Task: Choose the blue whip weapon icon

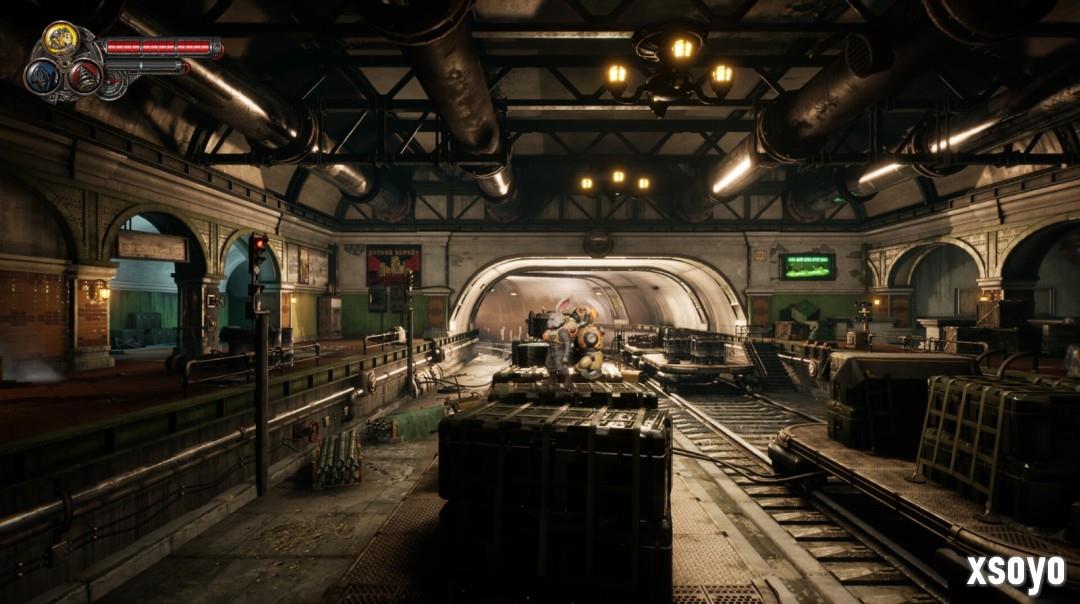Action: coord(42,76)
